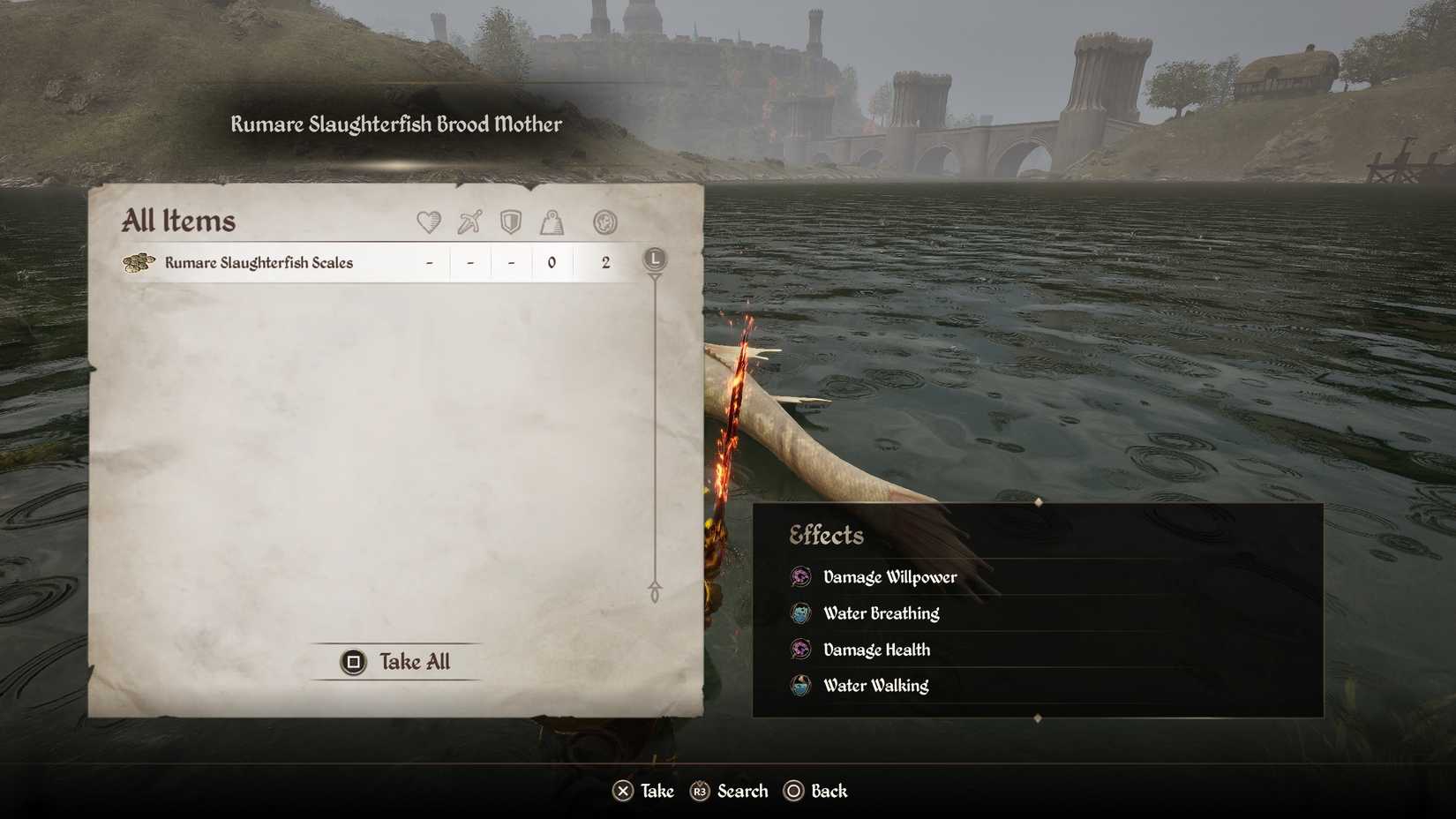
Task: Click the Water Walking effect icon
Action: click(800, 686)
